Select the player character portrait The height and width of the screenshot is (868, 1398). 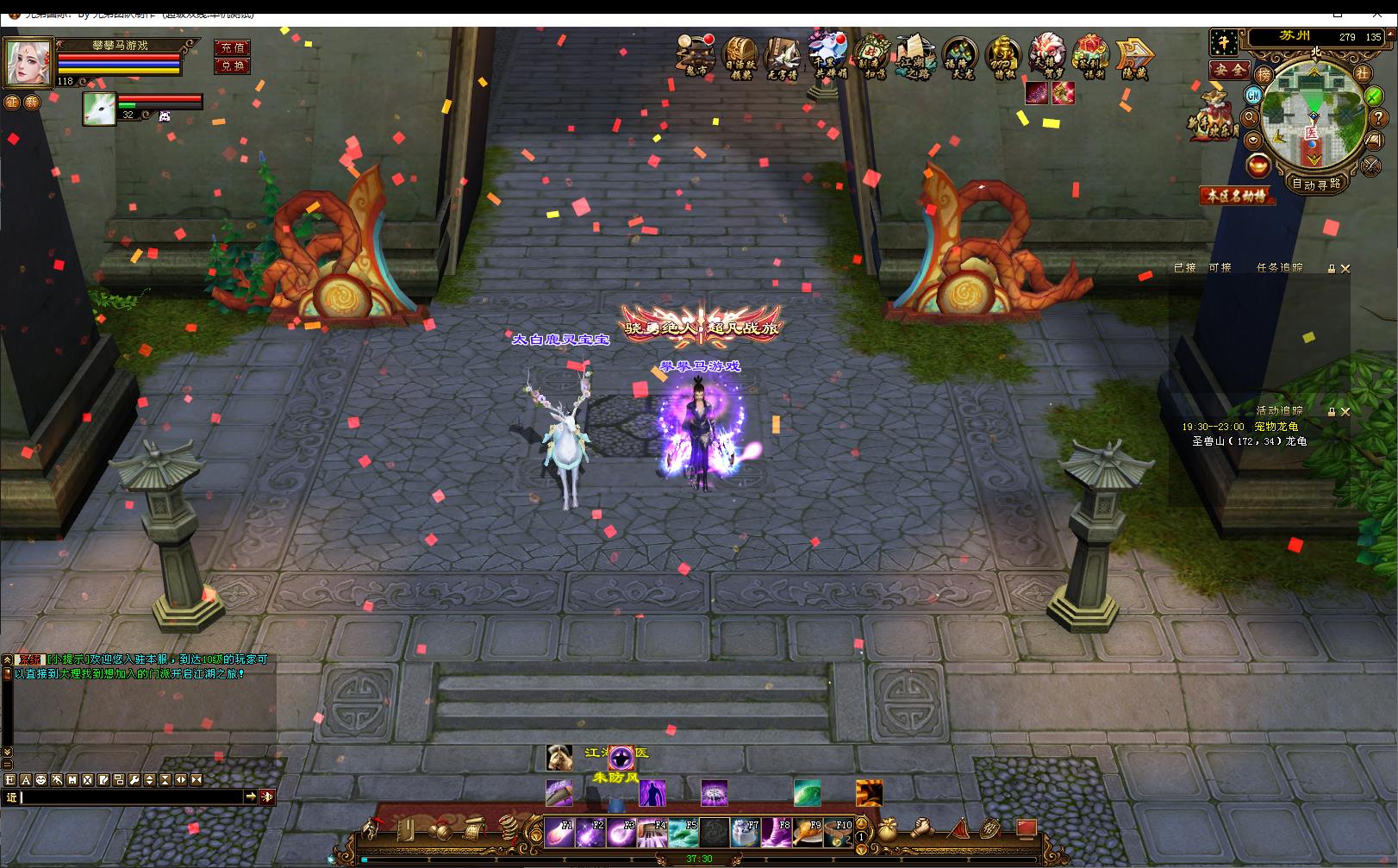tap(28, 62)
